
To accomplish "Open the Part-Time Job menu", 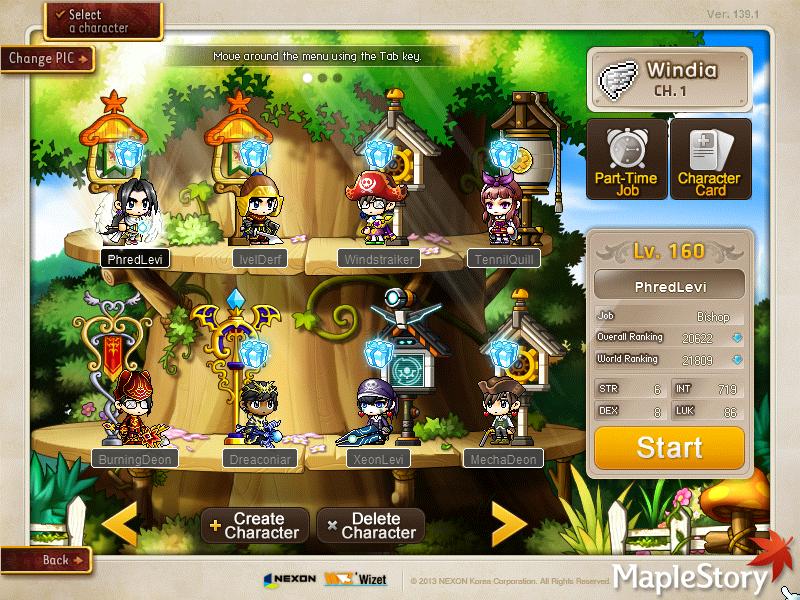I will [x=626, y=159].
